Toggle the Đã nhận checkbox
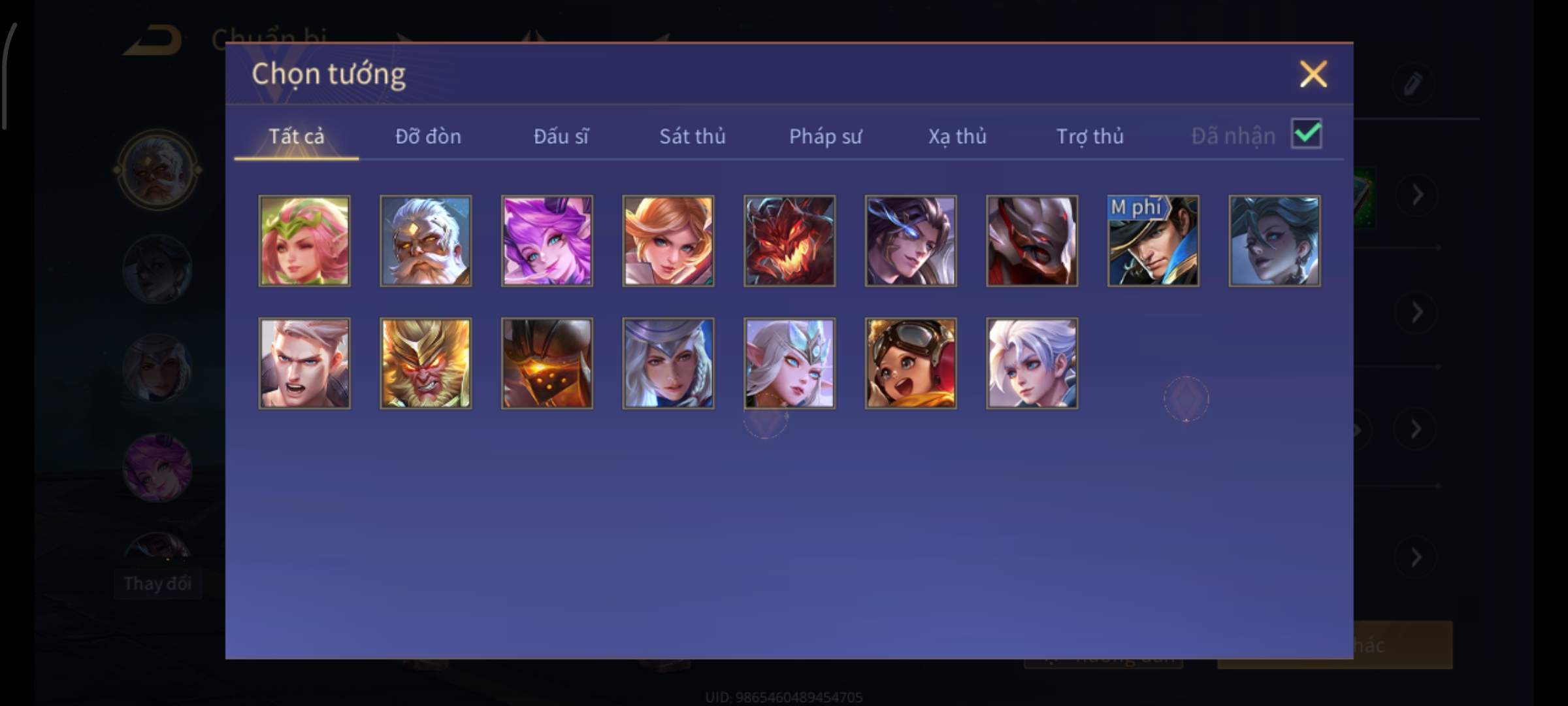The image size is (1568, 706). click(x=1306, y=134)
